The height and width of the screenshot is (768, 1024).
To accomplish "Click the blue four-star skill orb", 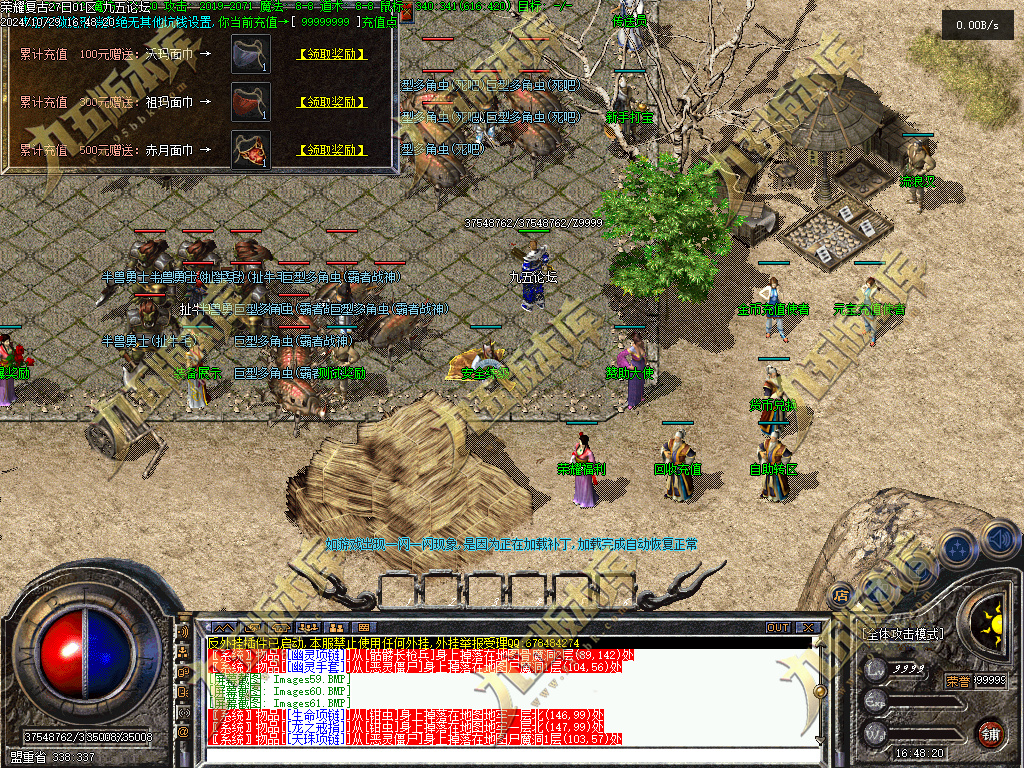I will [x=958, y=547].
